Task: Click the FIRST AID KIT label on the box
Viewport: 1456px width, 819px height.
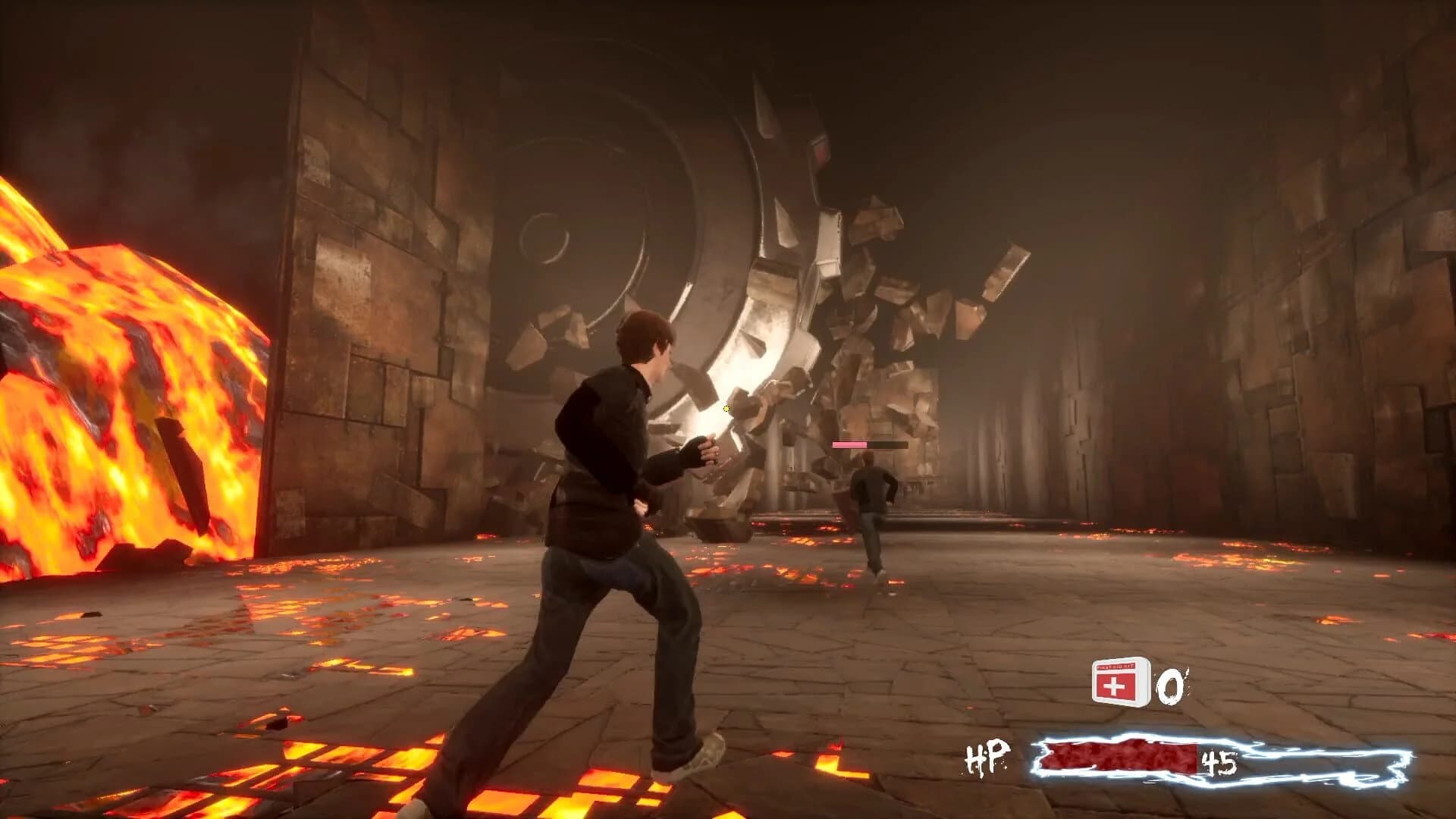Action: (1115, 665)
